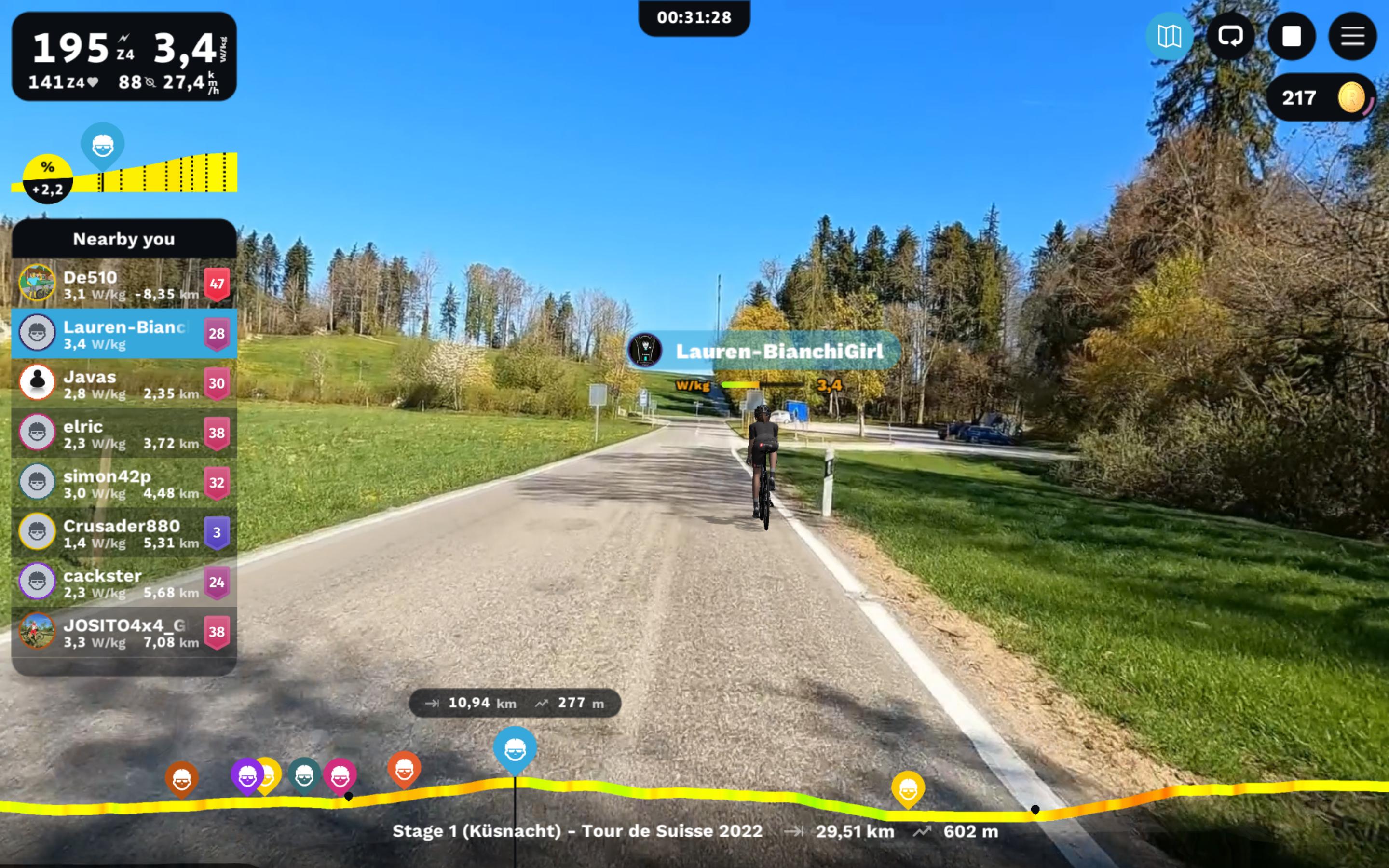Viewport: 1389px width, 868px height.
Task: Open the hamburger menu
Action: 1352,37
